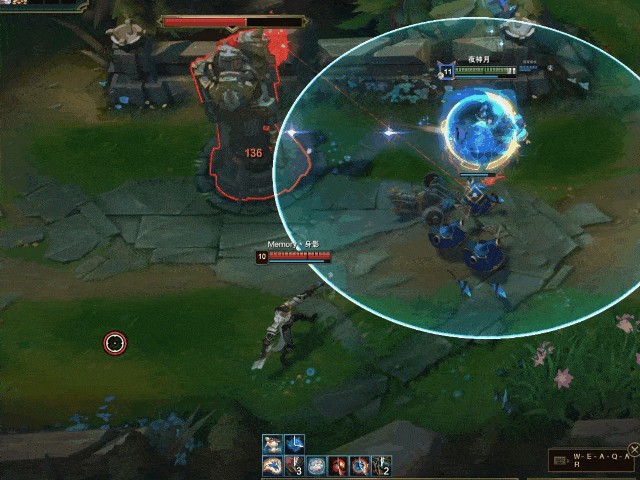Viewport: 640px width, 480px height.
Task: Select the red flame figure icon
Action: [x=338, y=465]
